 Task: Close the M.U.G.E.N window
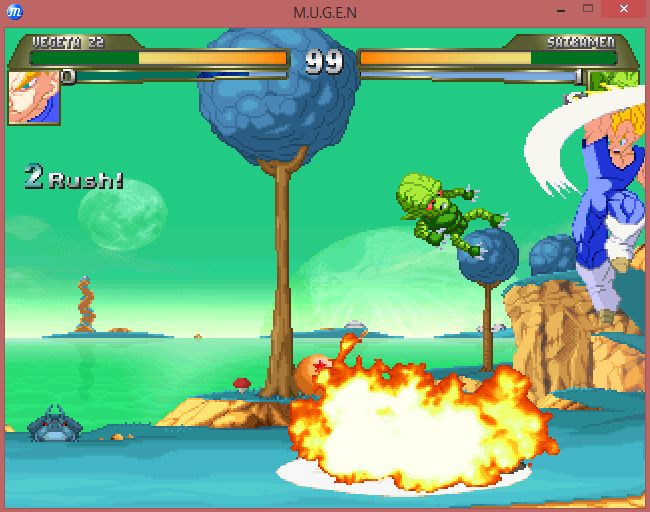[625, 10]
